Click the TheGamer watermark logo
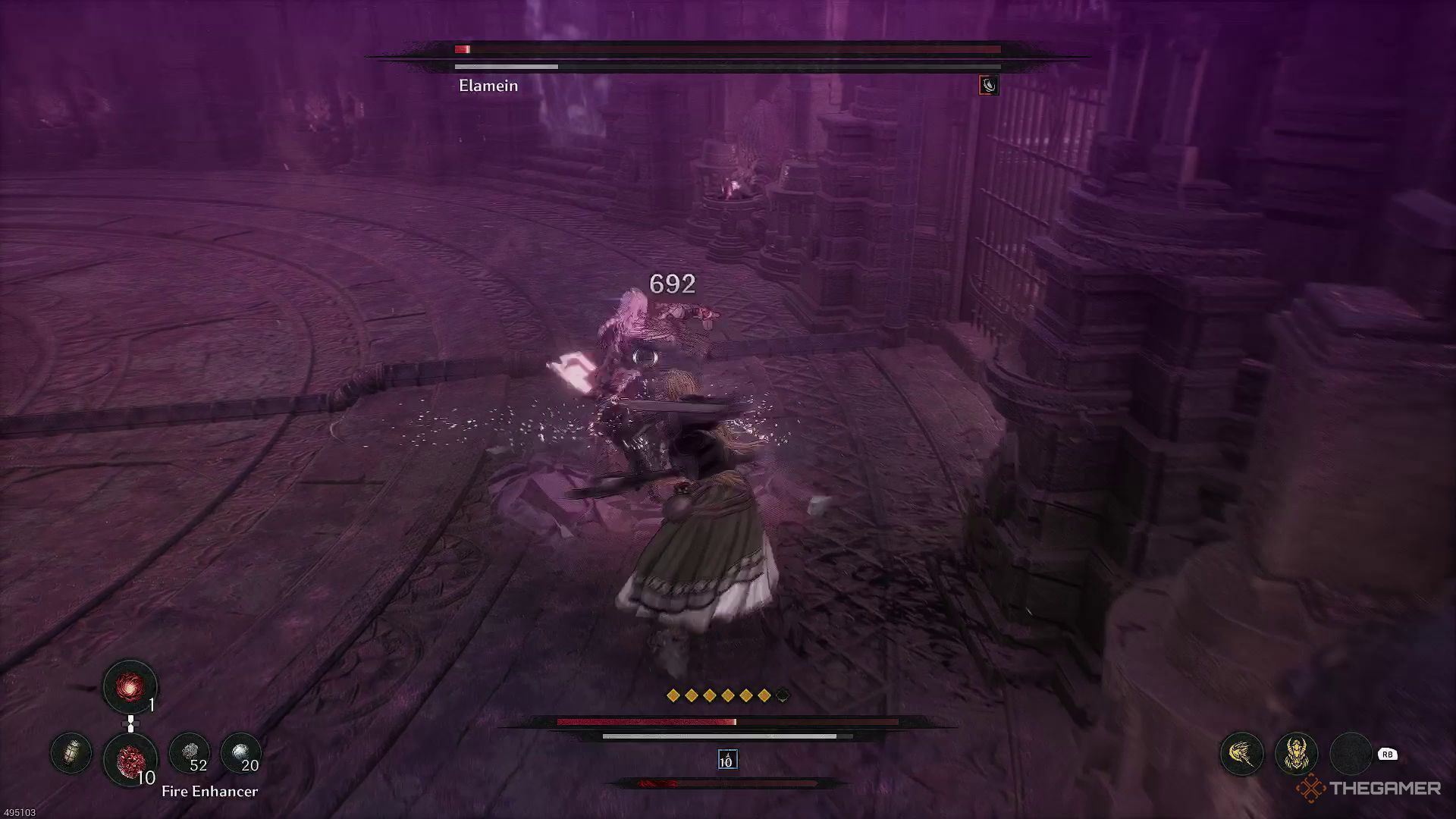 coord(1368,789)
